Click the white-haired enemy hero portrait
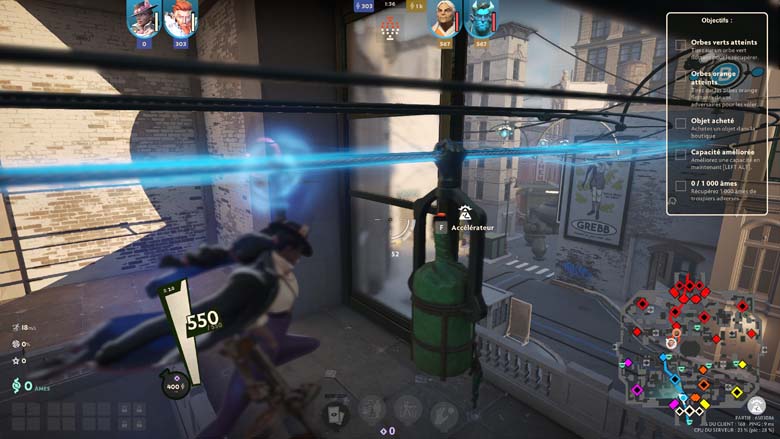The height and width of the screenshot is (439, 780). point(445,18)
